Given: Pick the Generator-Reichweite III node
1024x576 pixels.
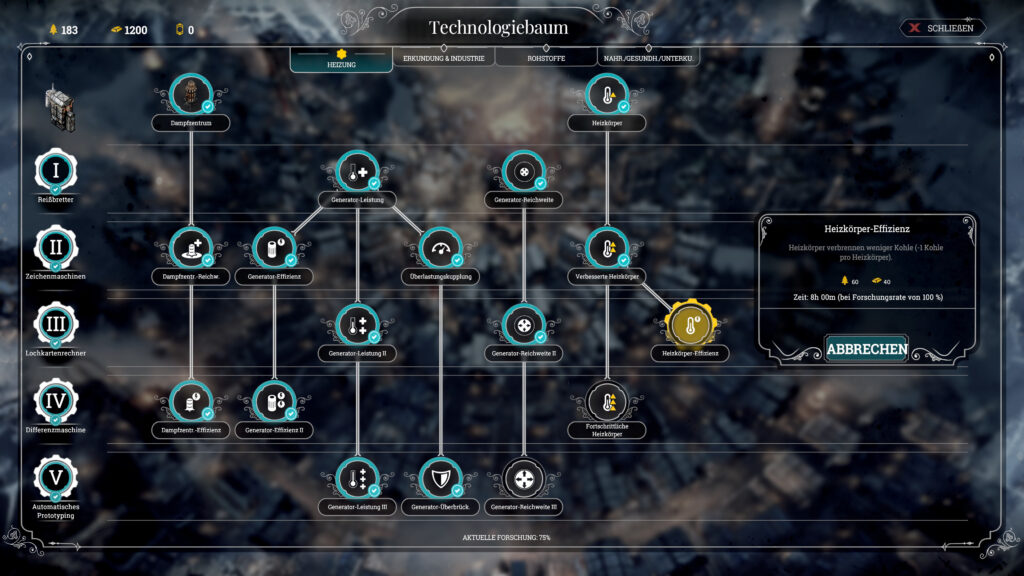Looking at the screenshot, I should point(524,479).
